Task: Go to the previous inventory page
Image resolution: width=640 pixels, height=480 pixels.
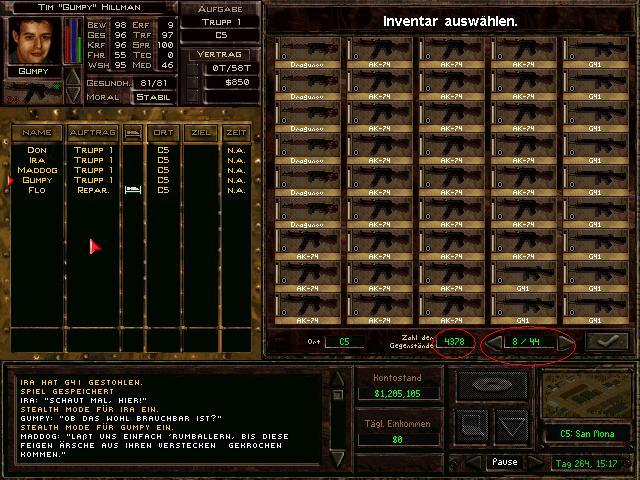Action: click(493, 342)
